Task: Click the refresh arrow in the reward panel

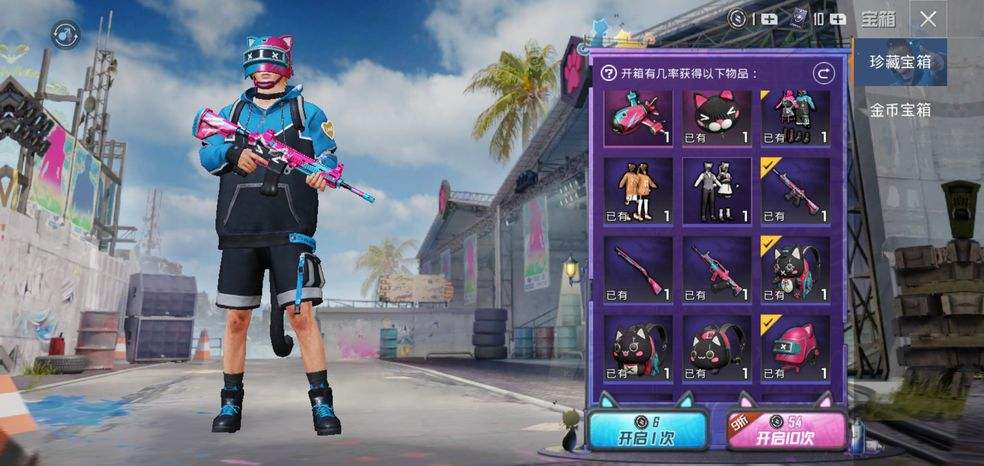Action: [823, 73]
